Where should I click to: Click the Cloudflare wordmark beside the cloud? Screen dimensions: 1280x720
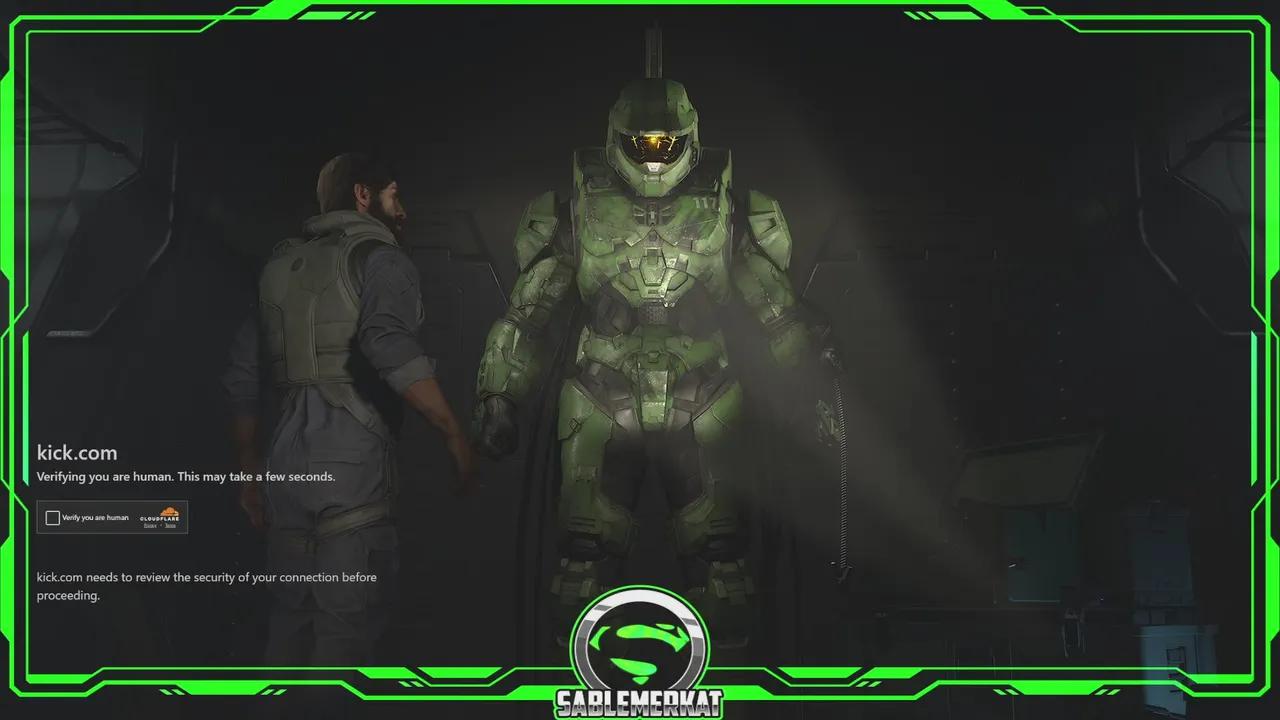pyautogui.click(x=160, y=518)
